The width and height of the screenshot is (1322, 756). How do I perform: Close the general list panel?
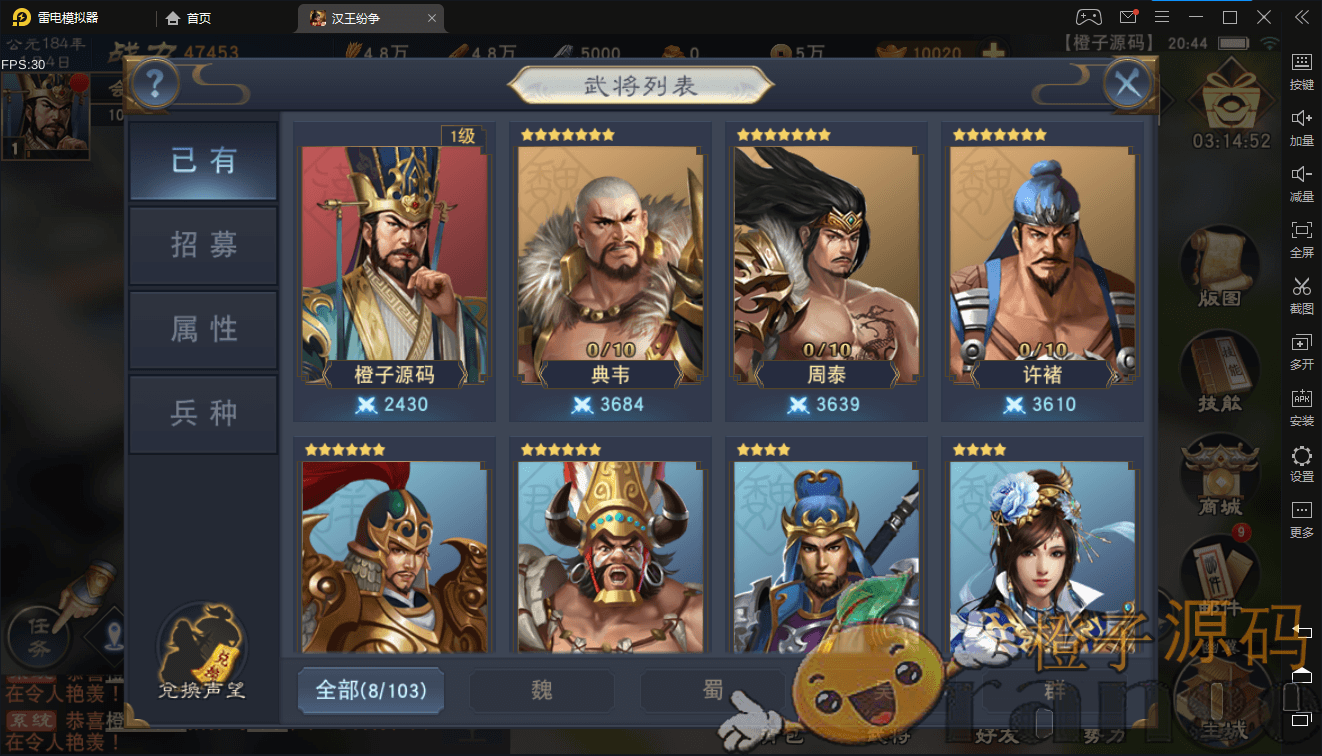point(1128,85)
